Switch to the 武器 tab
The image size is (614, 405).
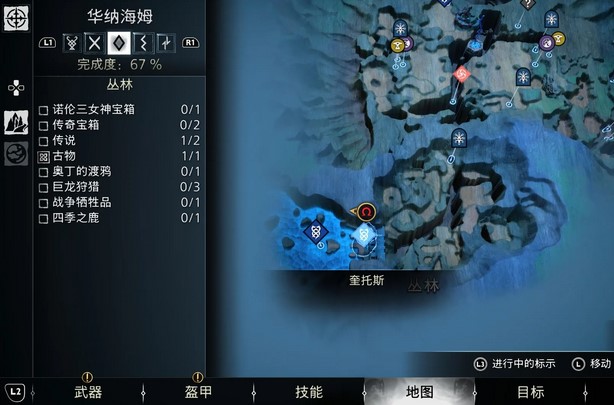click(88, 392)
